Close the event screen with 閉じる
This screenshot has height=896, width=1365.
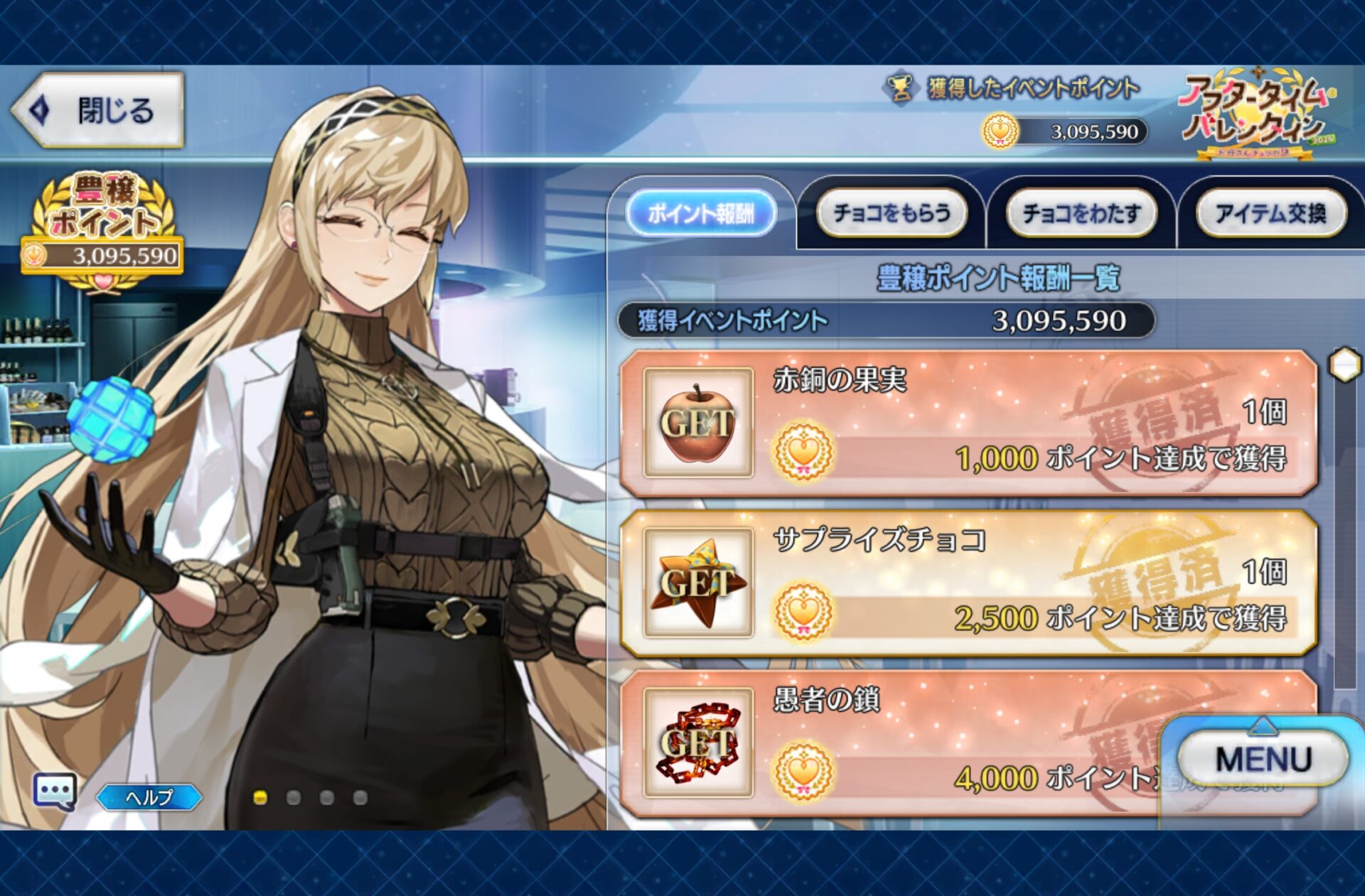pyautogui.click(x=98, y=111)
